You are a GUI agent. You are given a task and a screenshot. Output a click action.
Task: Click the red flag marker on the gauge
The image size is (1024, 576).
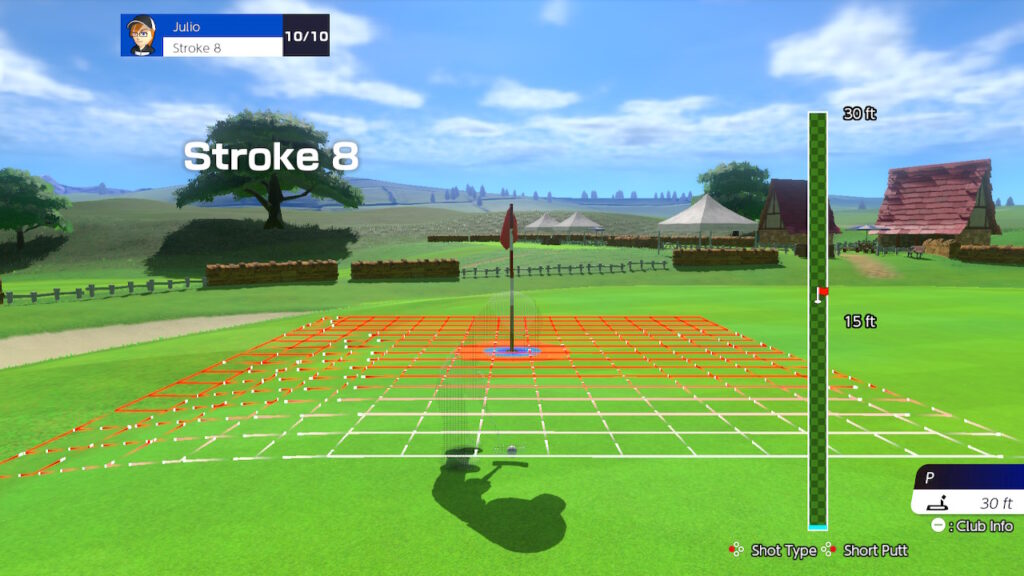(822, 293)
